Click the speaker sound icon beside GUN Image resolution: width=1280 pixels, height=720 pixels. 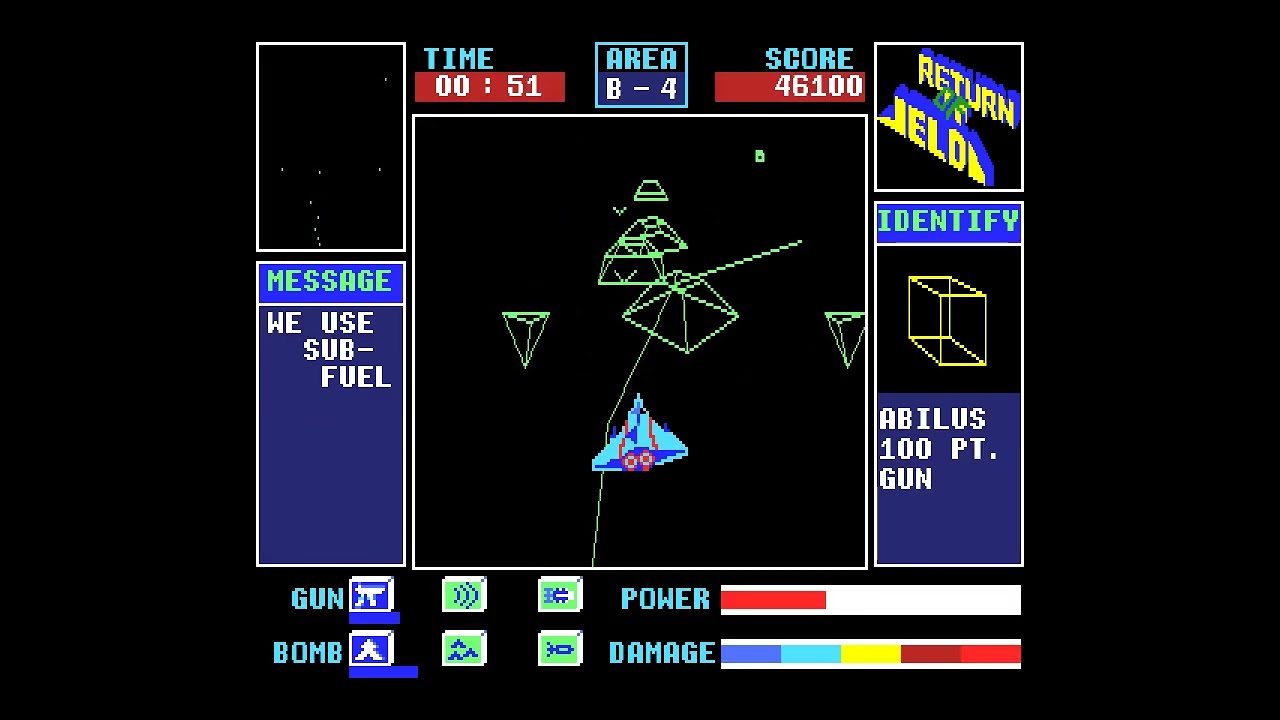[463, 595]
